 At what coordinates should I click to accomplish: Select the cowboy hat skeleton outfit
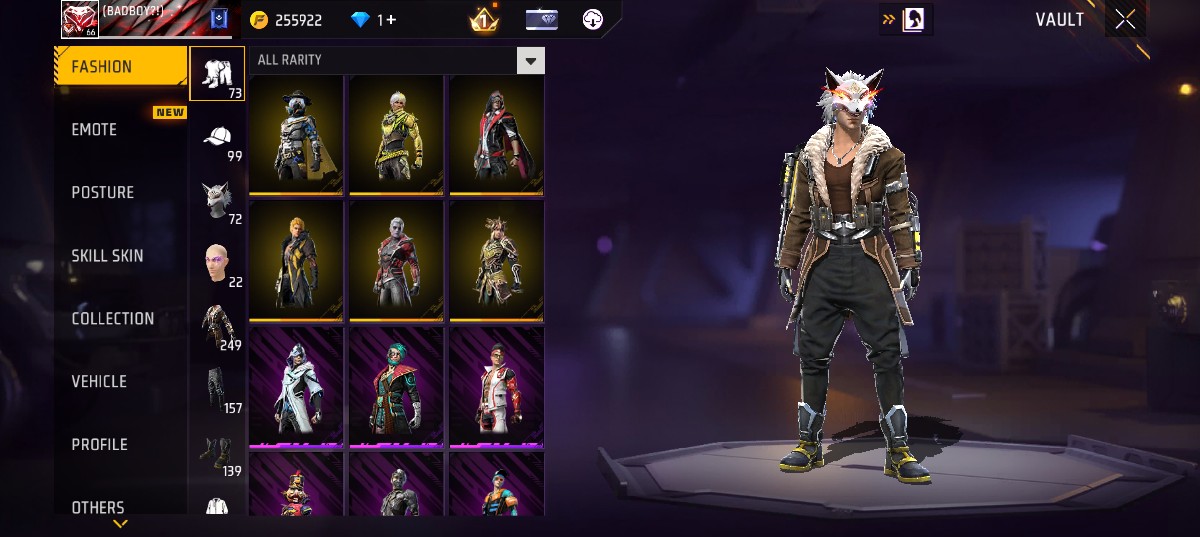pyautogui.click(x=296, y=135)
